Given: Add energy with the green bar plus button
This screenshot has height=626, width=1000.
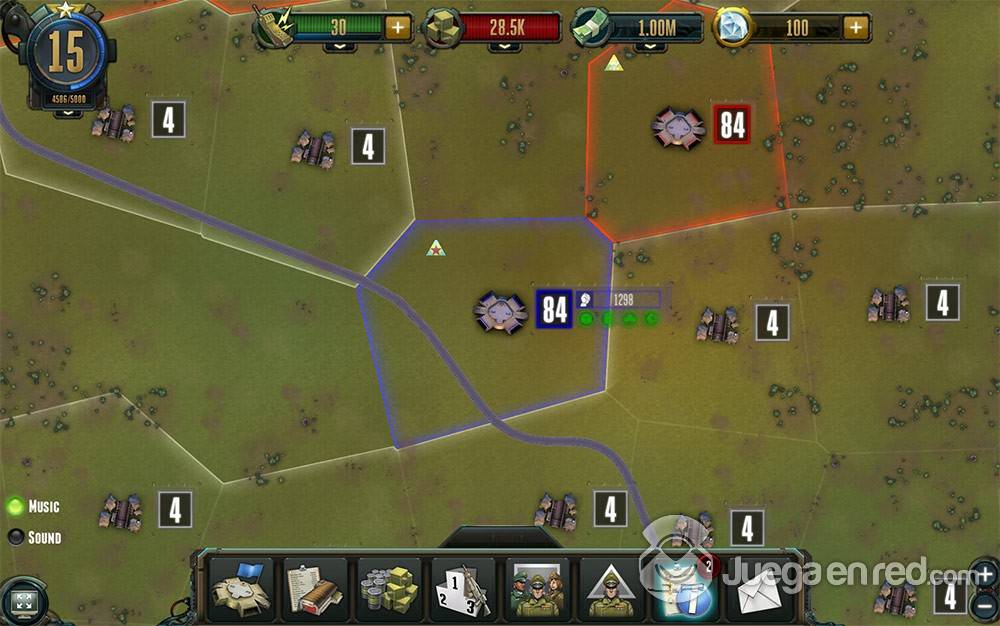Looking at the screenshot, I should point(397,27).
